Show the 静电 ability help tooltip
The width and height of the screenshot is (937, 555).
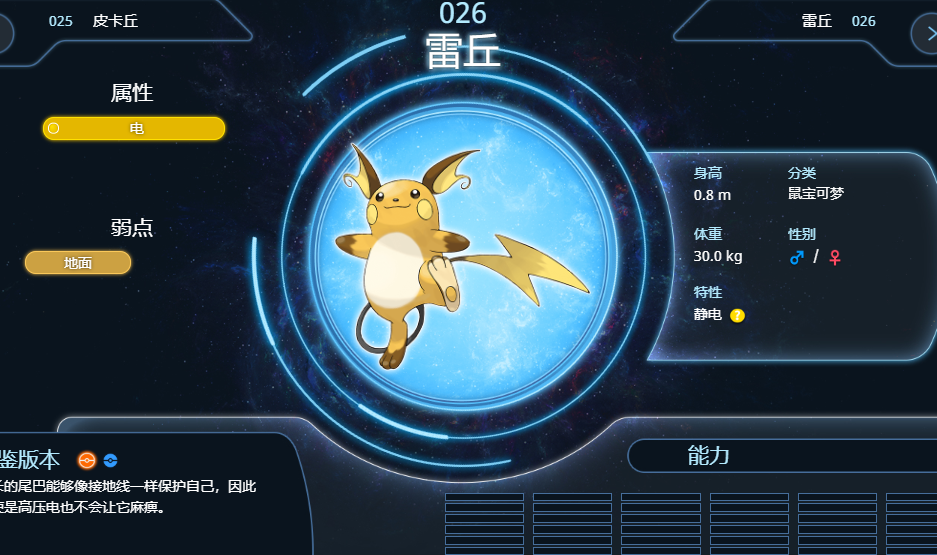[737, 316]
